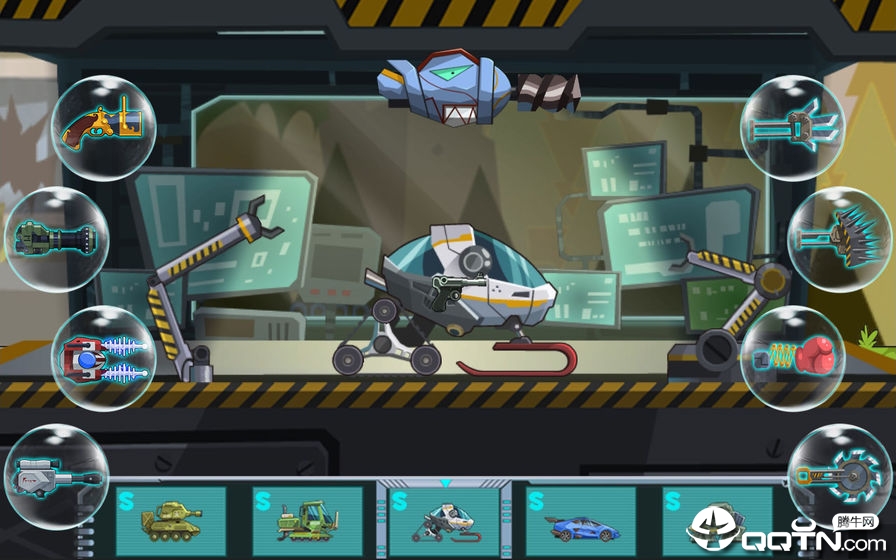Choose the blue sports car vehicle card
The height and width of the screenshot is (560, 896).
coord(581,520)
